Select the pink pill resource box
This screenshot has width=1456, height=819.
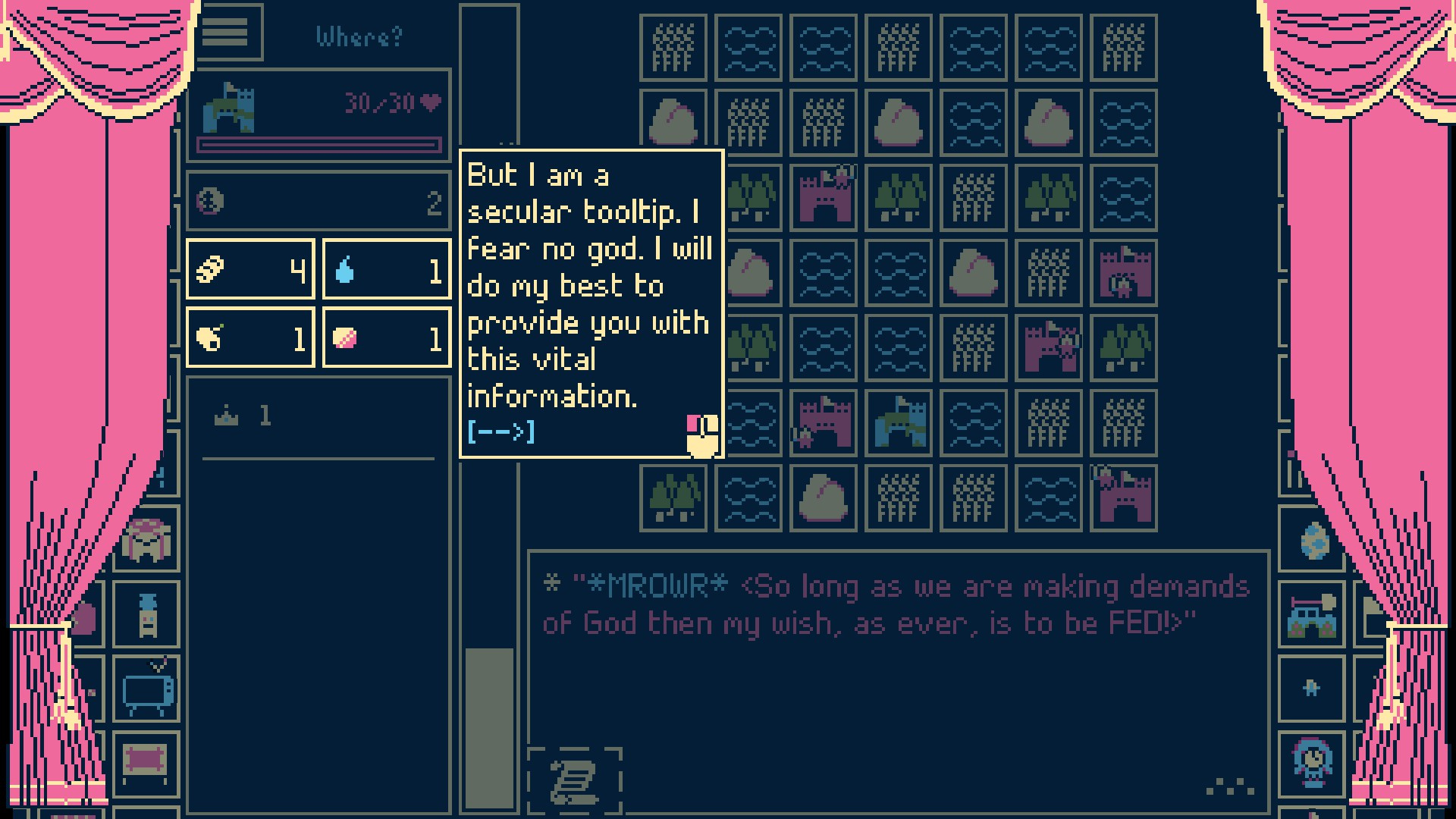coord(387,337)
